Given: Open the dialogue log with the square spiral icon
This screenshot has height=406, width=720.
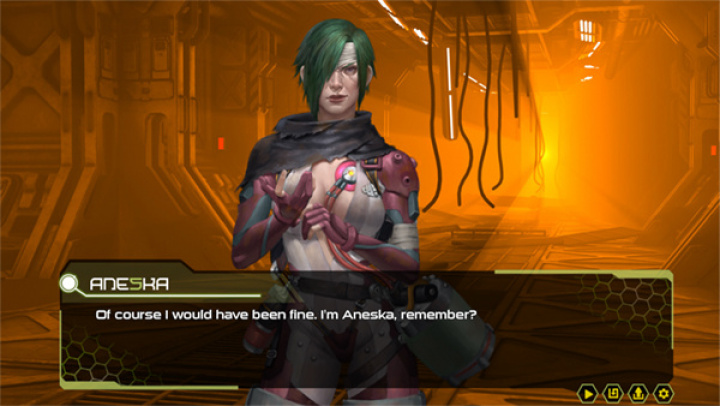Looking at the screenshot, I should (613, 392).
